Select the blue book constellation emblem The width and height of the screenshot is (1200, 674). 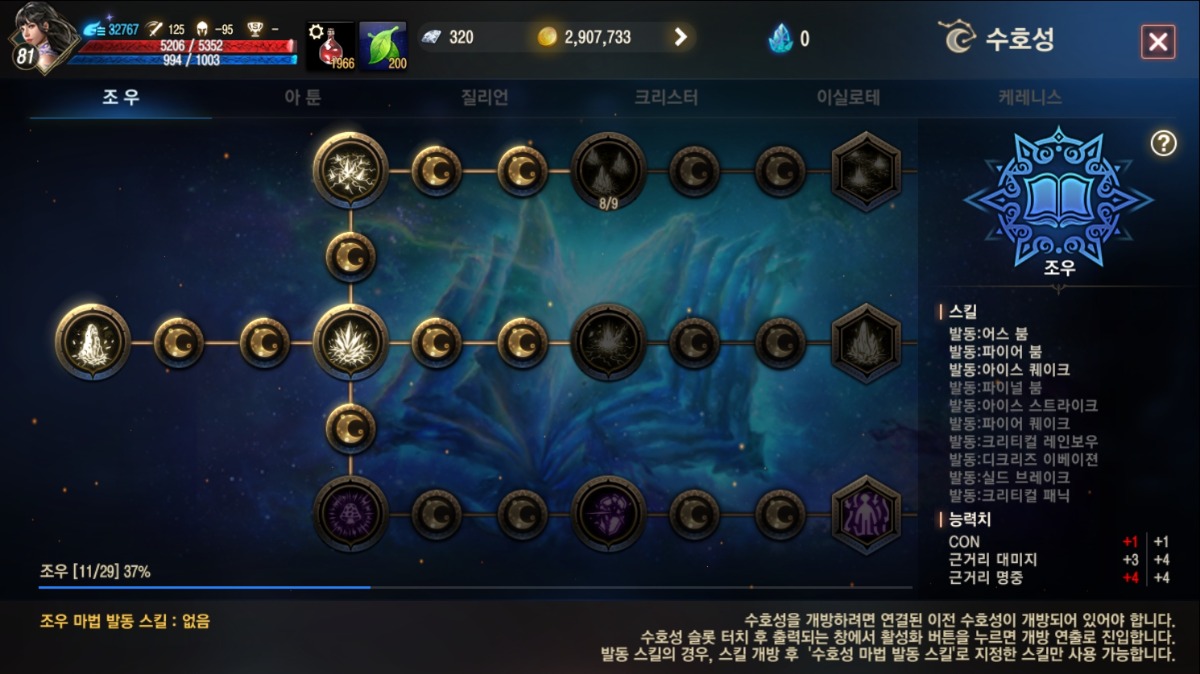(1058, 198)
